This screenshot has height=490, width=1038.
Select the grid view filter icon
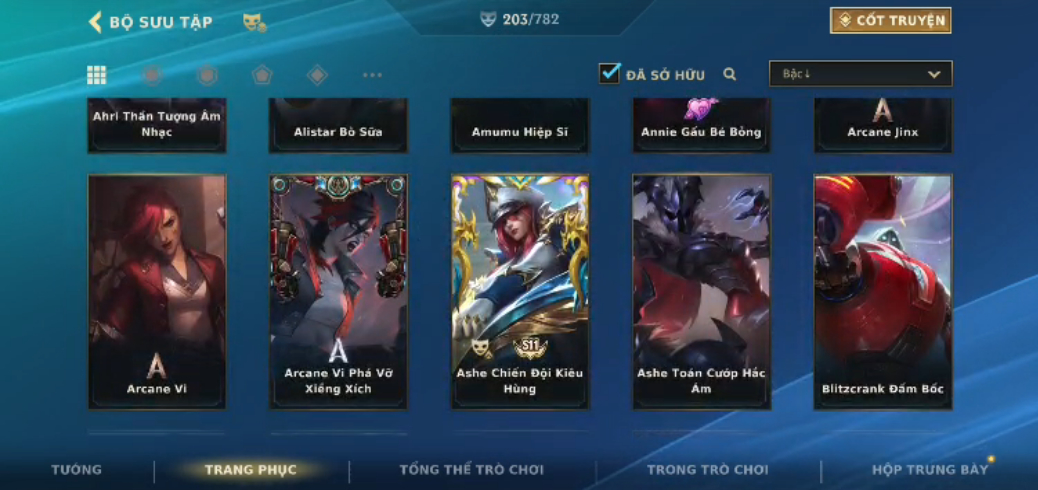[97, 75]
